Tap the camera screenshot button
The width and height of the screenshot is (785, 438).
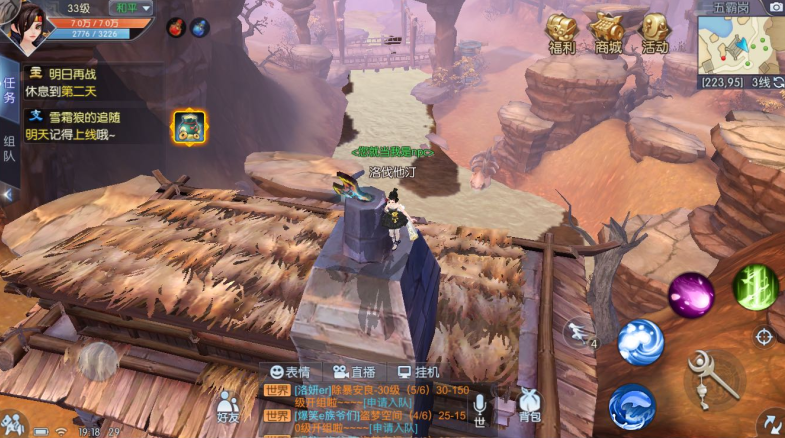tap(775, 7)
